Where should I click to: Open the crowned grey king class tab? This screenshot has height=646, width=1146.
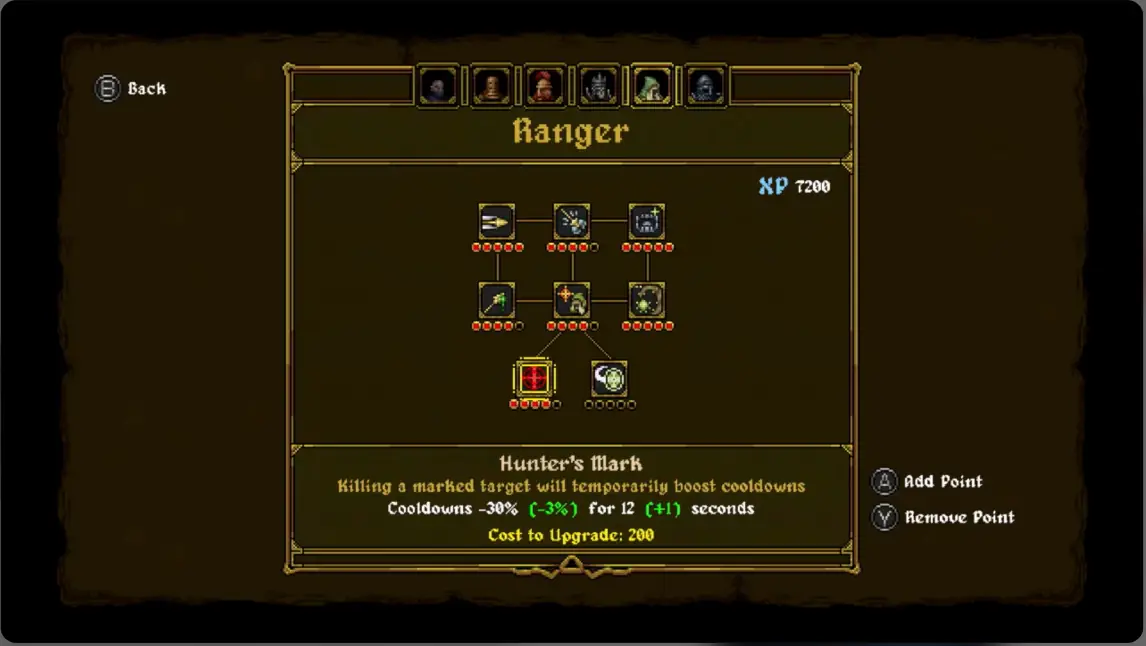coord(598,87)
